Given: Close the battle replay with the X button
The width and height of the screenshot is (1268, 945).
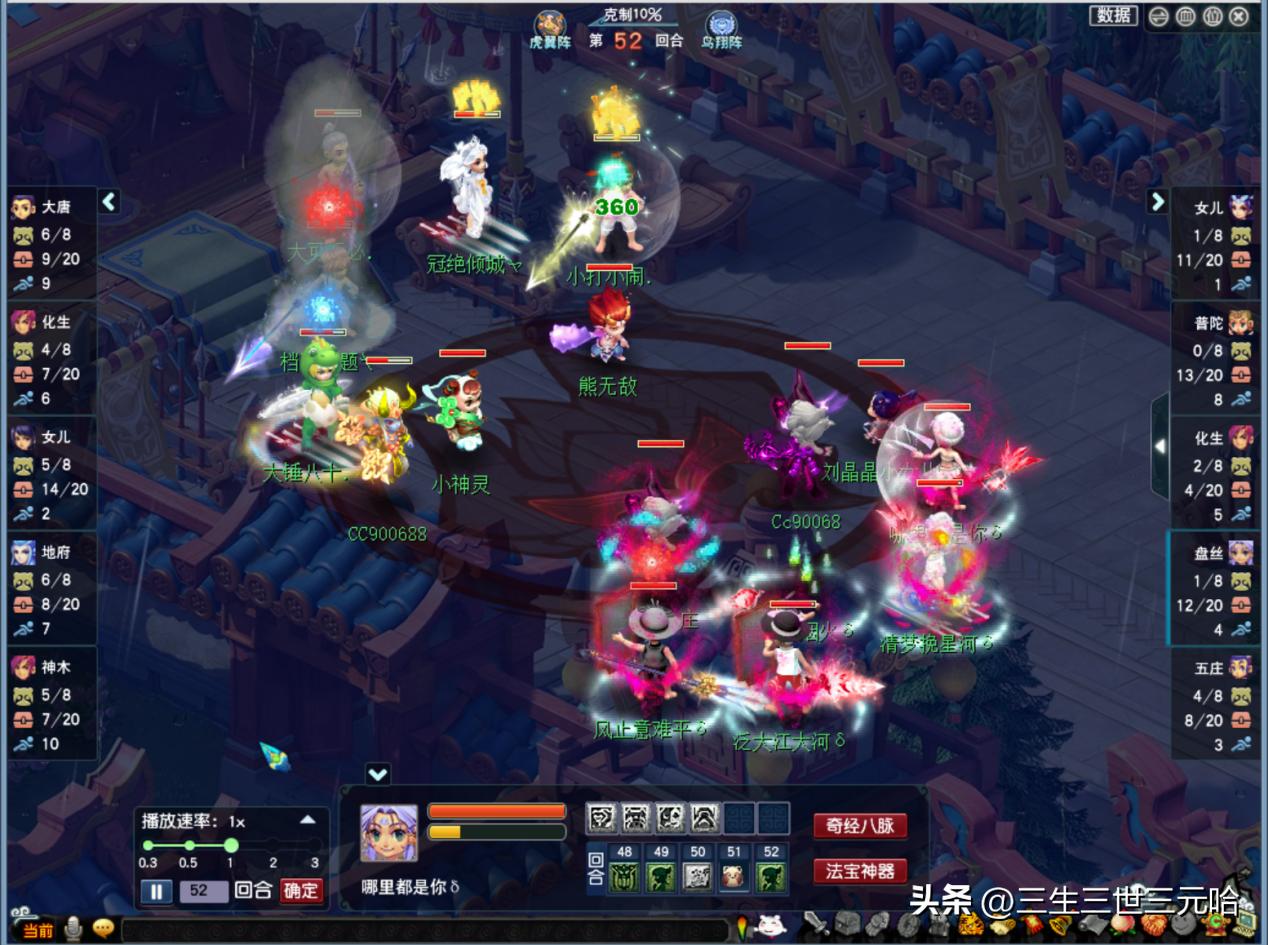Looking at the screenshot, I should coord(1238,16).
